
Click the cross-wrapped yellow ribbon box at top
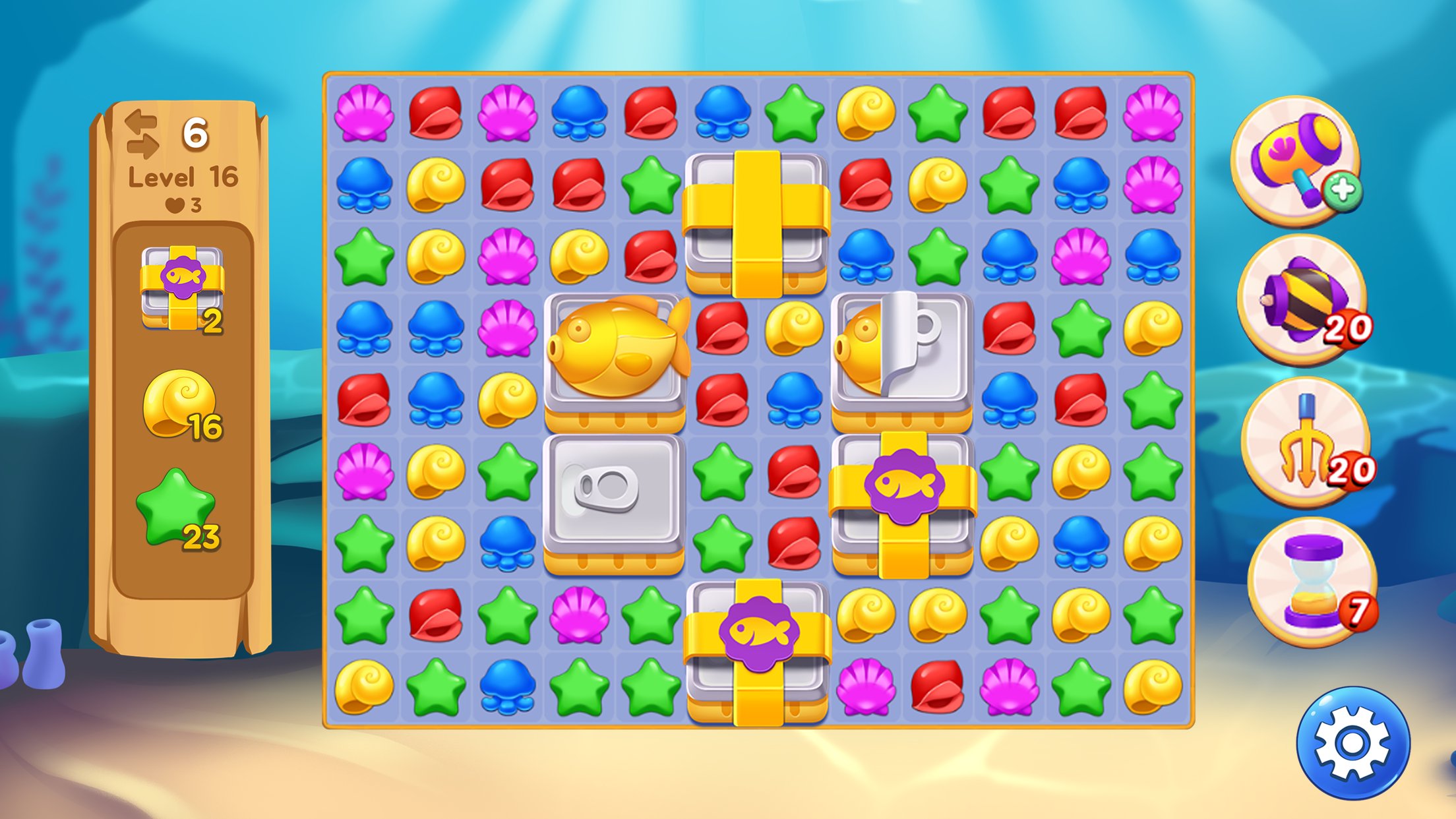point(758,218)
